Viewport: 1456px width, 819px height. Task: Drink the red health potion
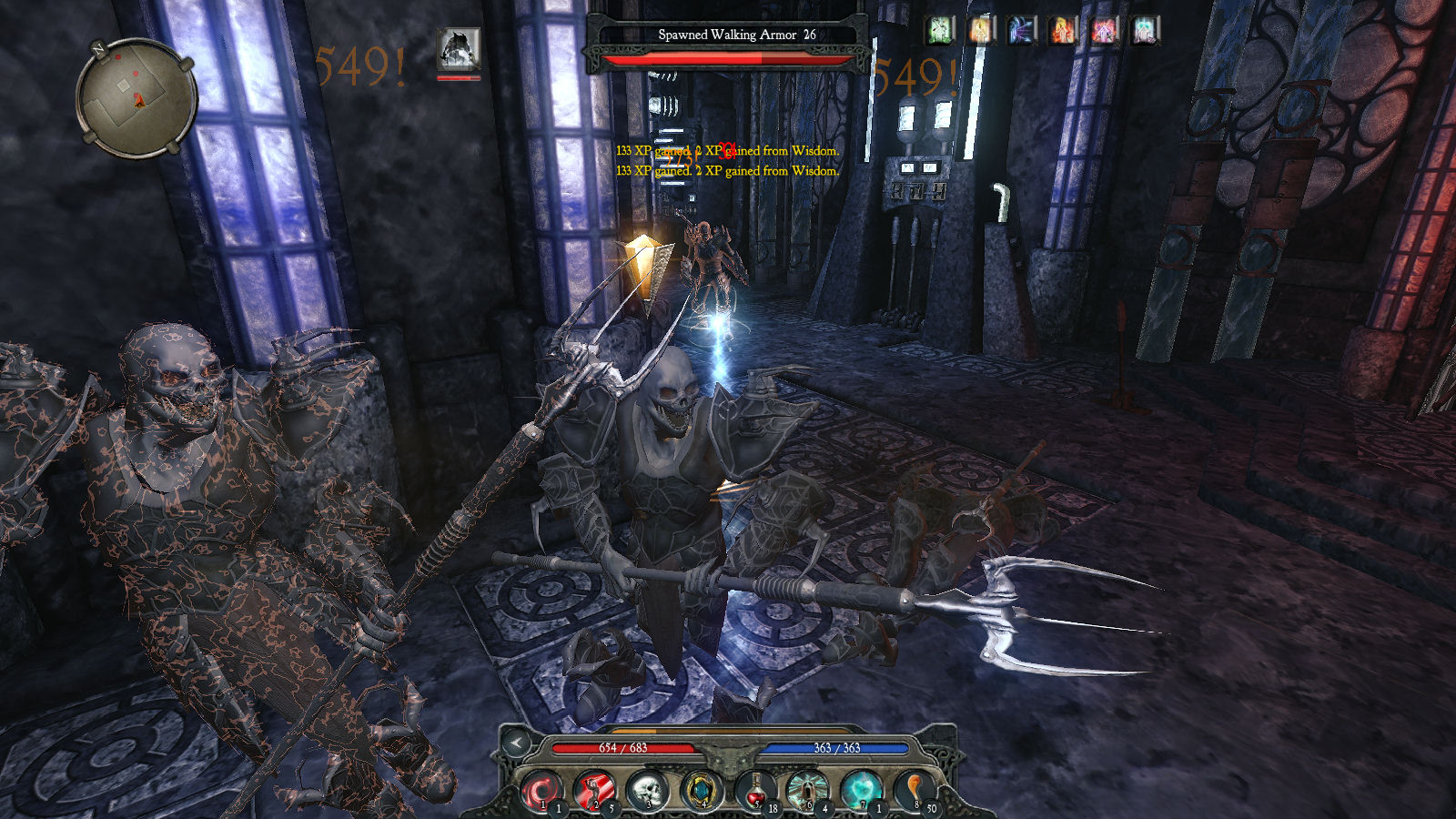tap(754, 791)
